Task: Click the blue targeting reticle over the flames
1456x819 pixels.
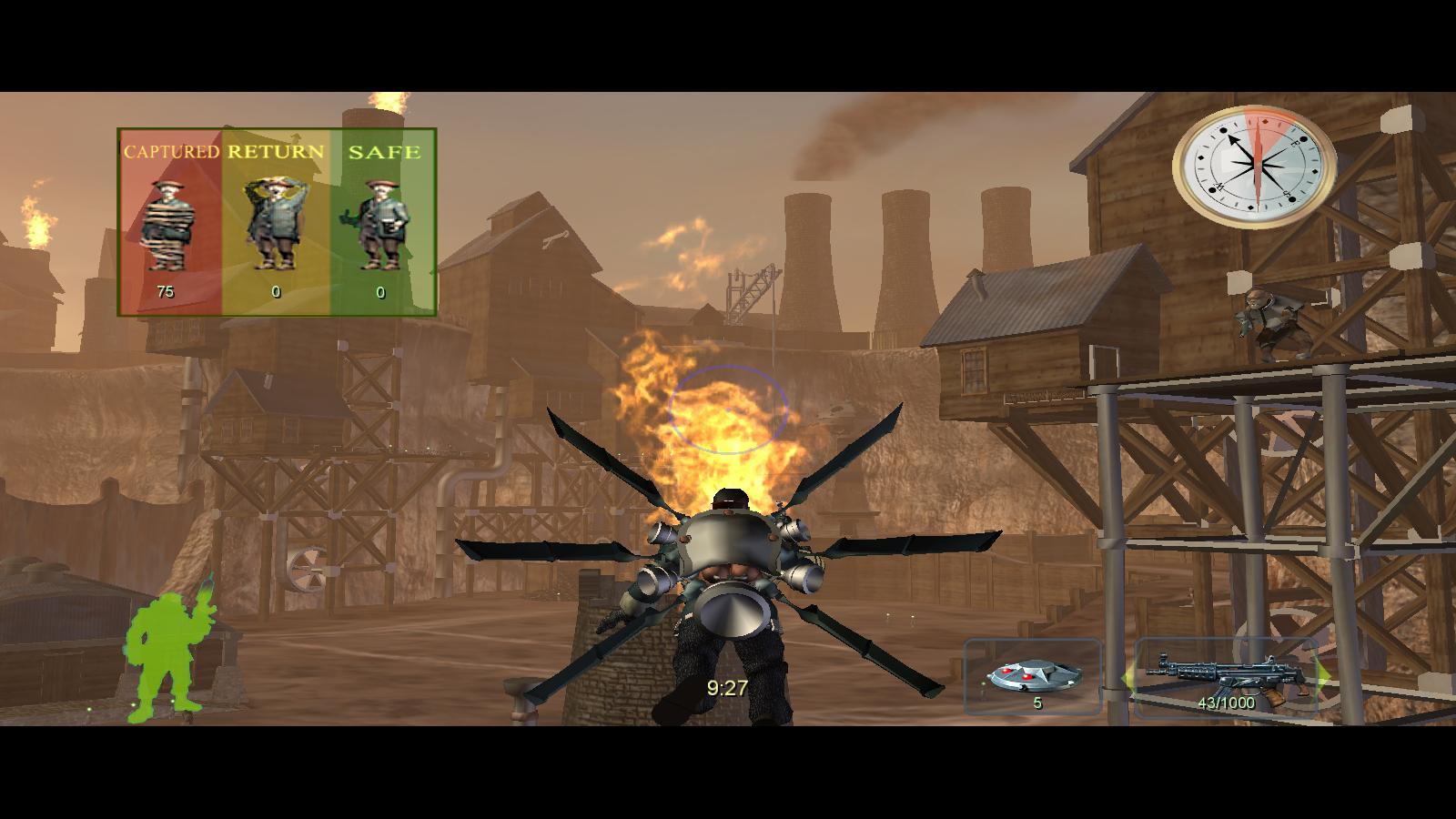Action: point(728,411)
